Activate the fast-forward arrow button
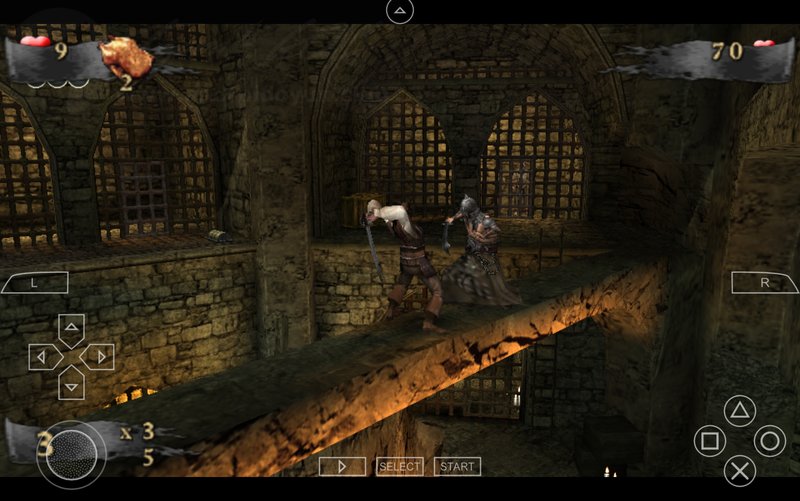The width and height of the screenshot is (800, 501). [x=342, y=466]
